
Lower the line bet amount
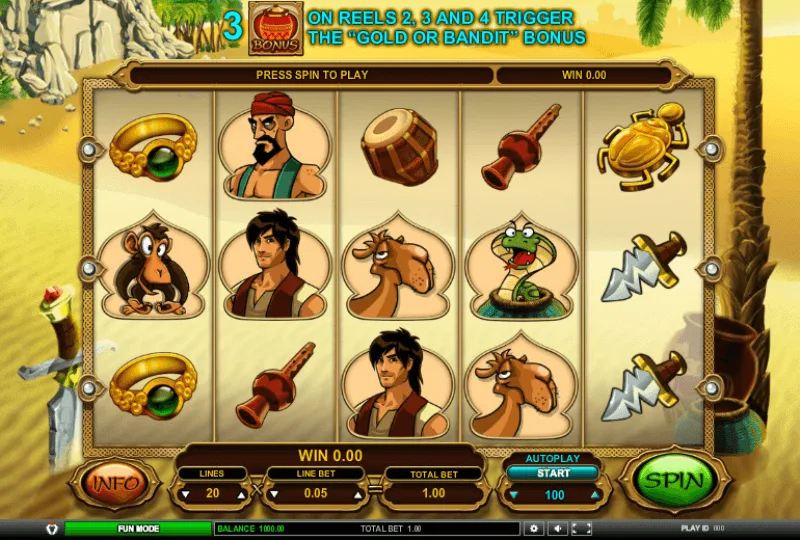272,494
